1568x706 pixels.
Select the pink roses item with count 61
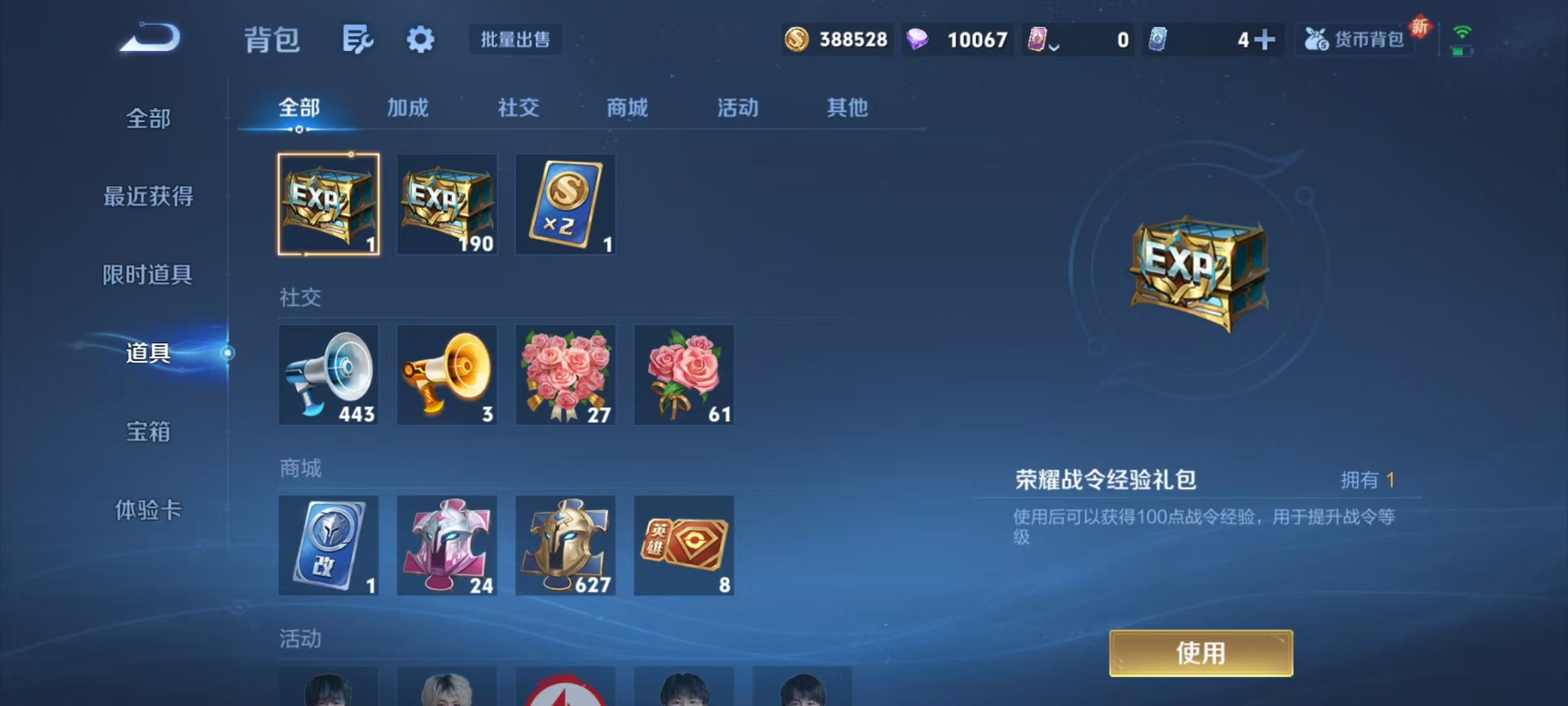pyautogui.click(x=684, y=375)
